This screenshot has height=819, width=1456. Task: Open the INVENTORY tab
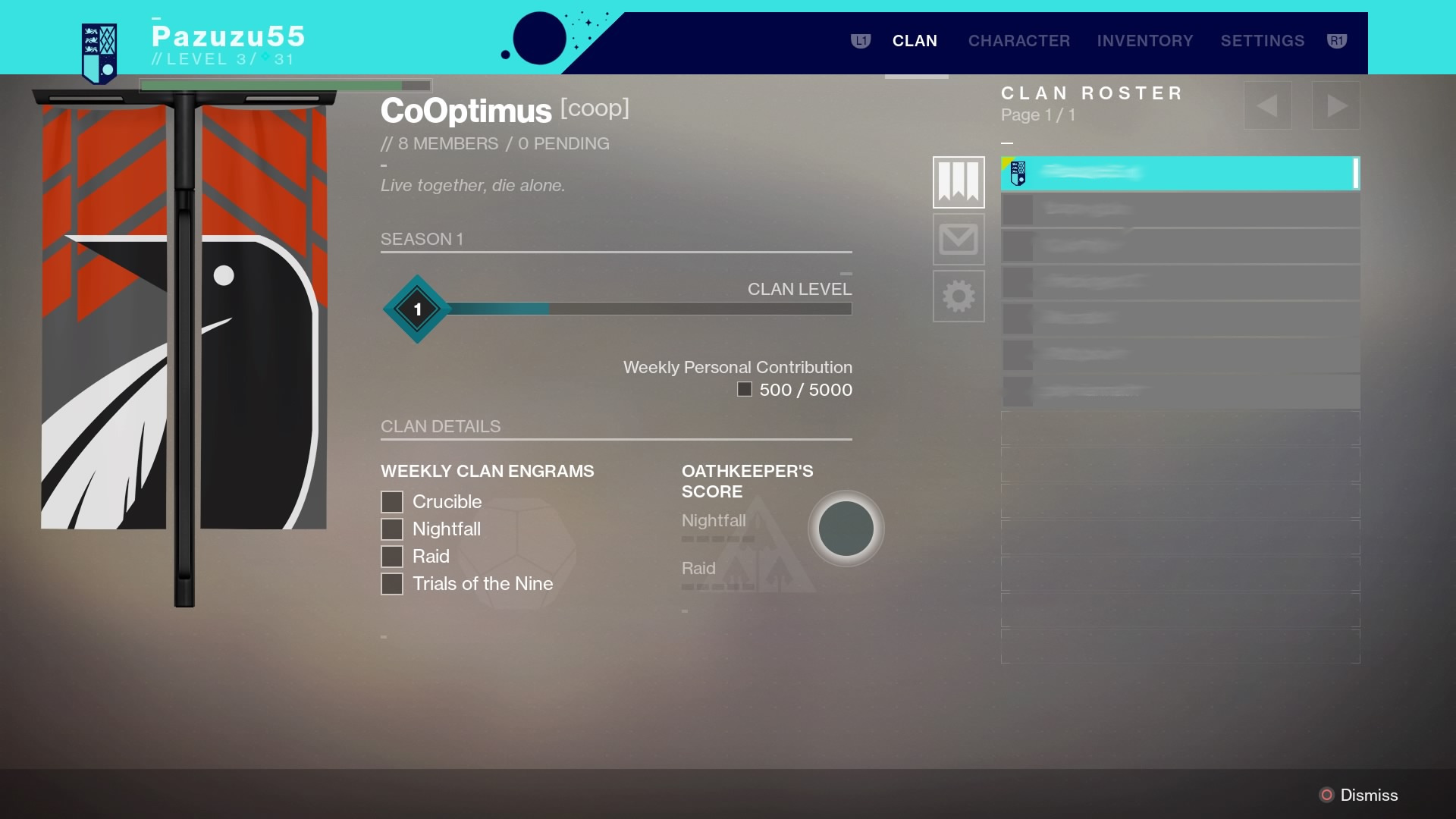(x=1145, y=41)
